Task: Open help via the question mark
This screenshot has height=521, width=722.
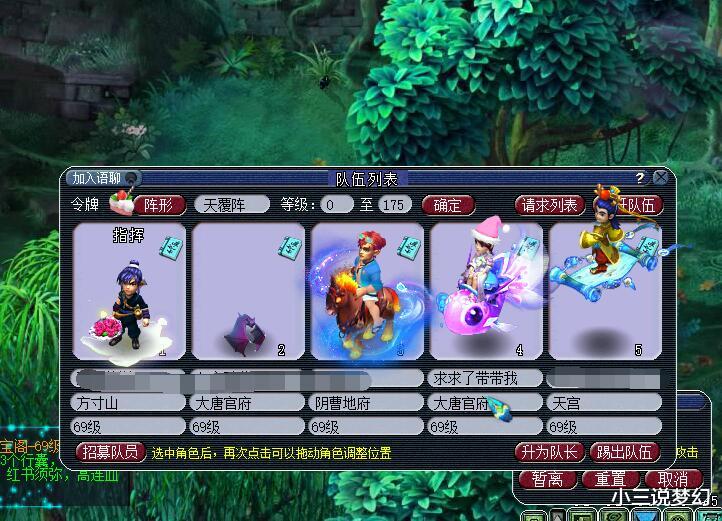Action: 640,178
